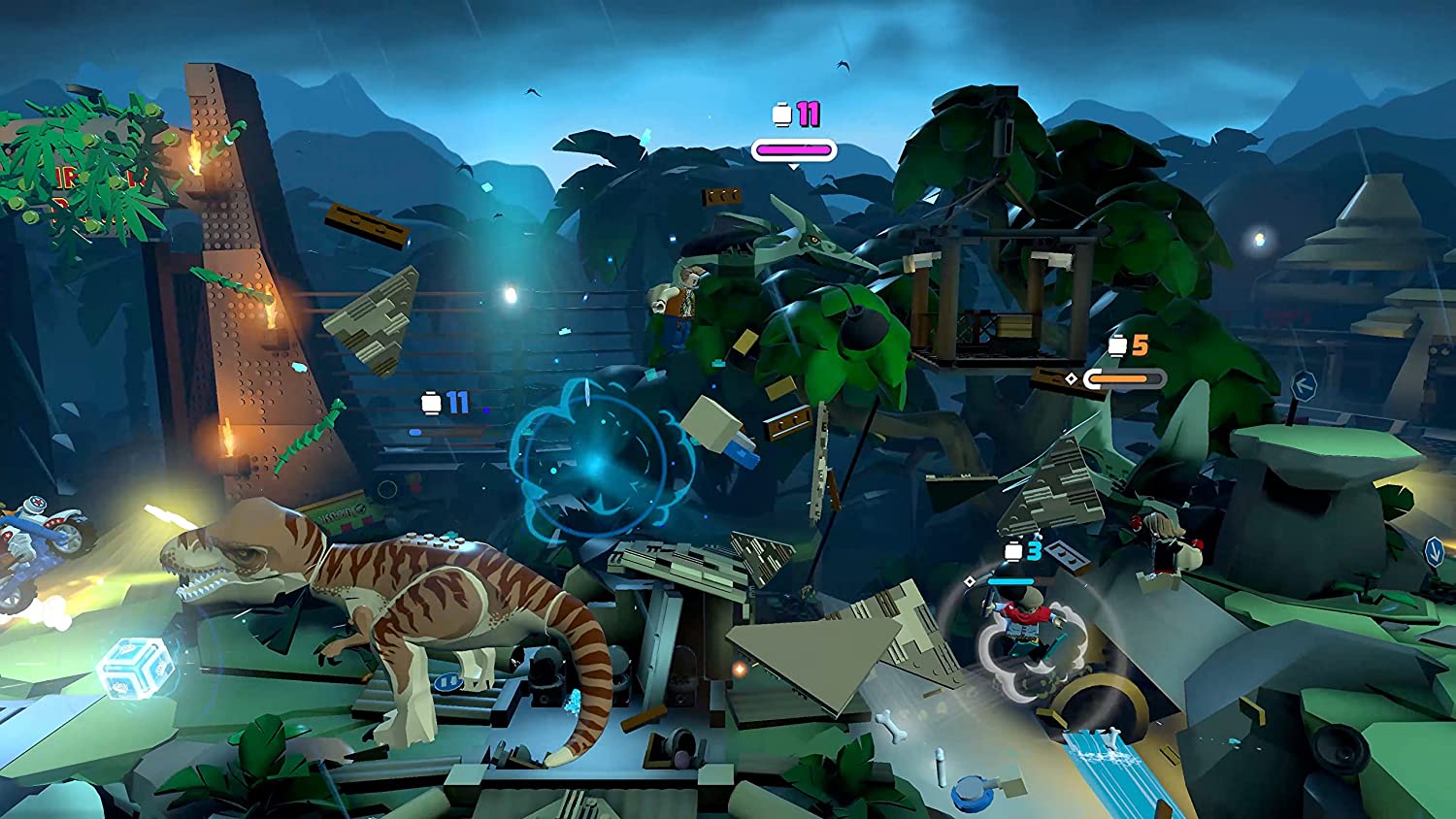Click the minifigure head icon above the hoverboard player
The width and height of the screenshot is (1456, 819).
point(1012,550)
